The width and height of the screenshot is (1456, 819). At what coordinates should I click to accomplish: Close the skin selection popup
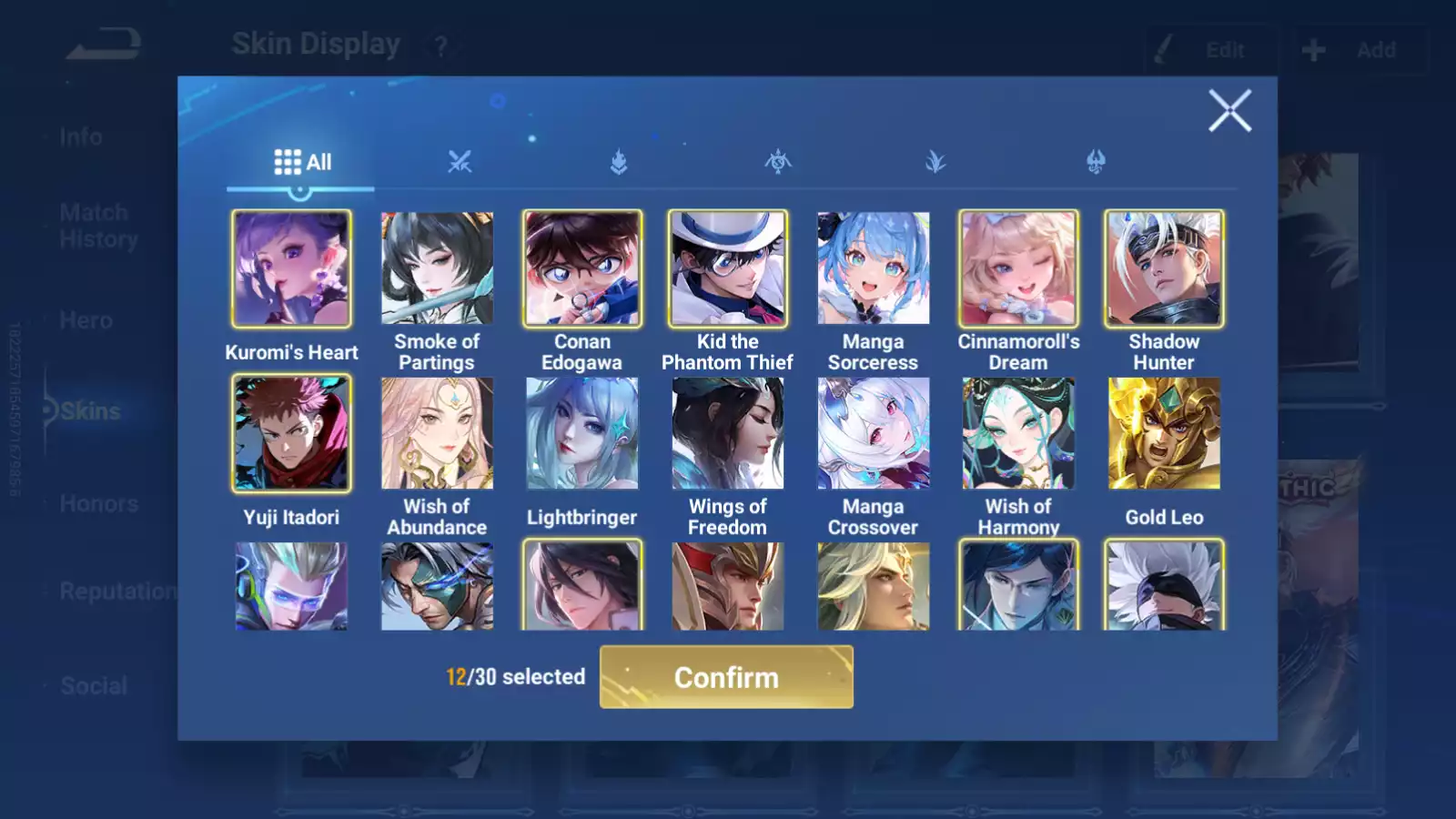pyautogui.click(x=1229, y=111)
